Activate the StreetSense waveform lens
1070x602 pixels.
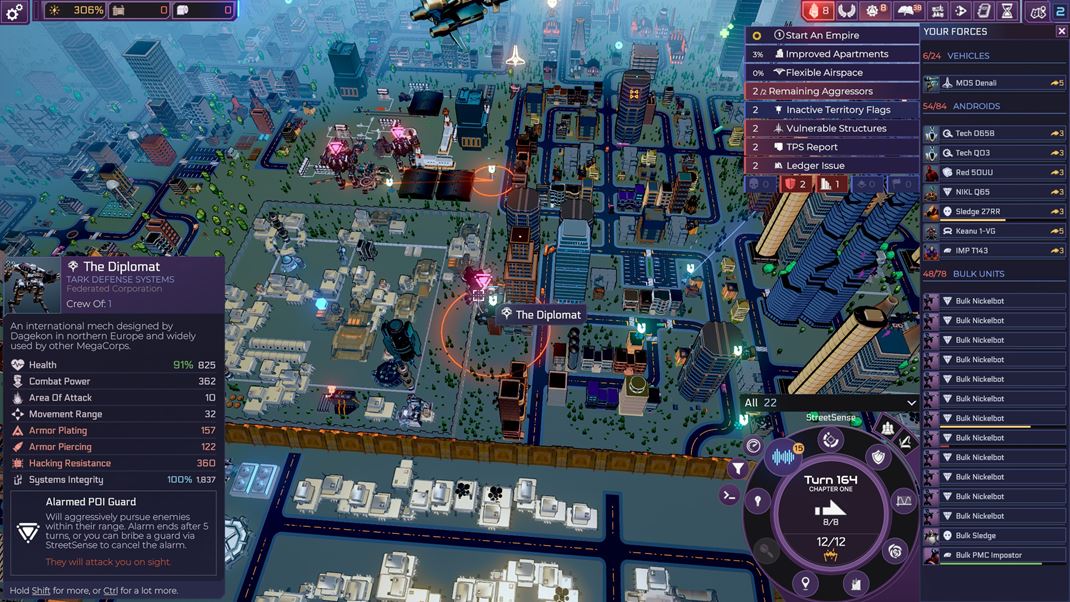pyautogui.click(x=786, y=458)
